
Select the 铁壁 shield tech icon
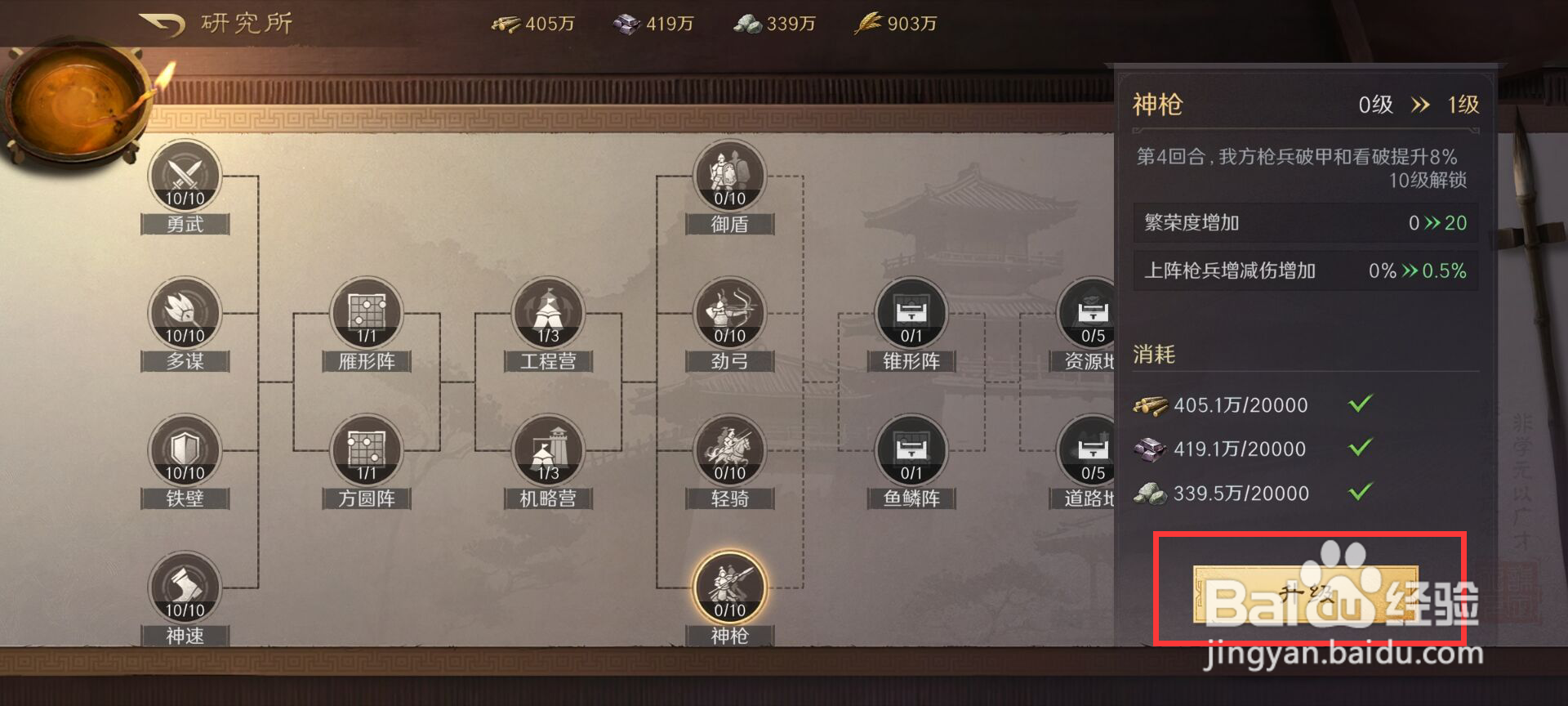185,450
